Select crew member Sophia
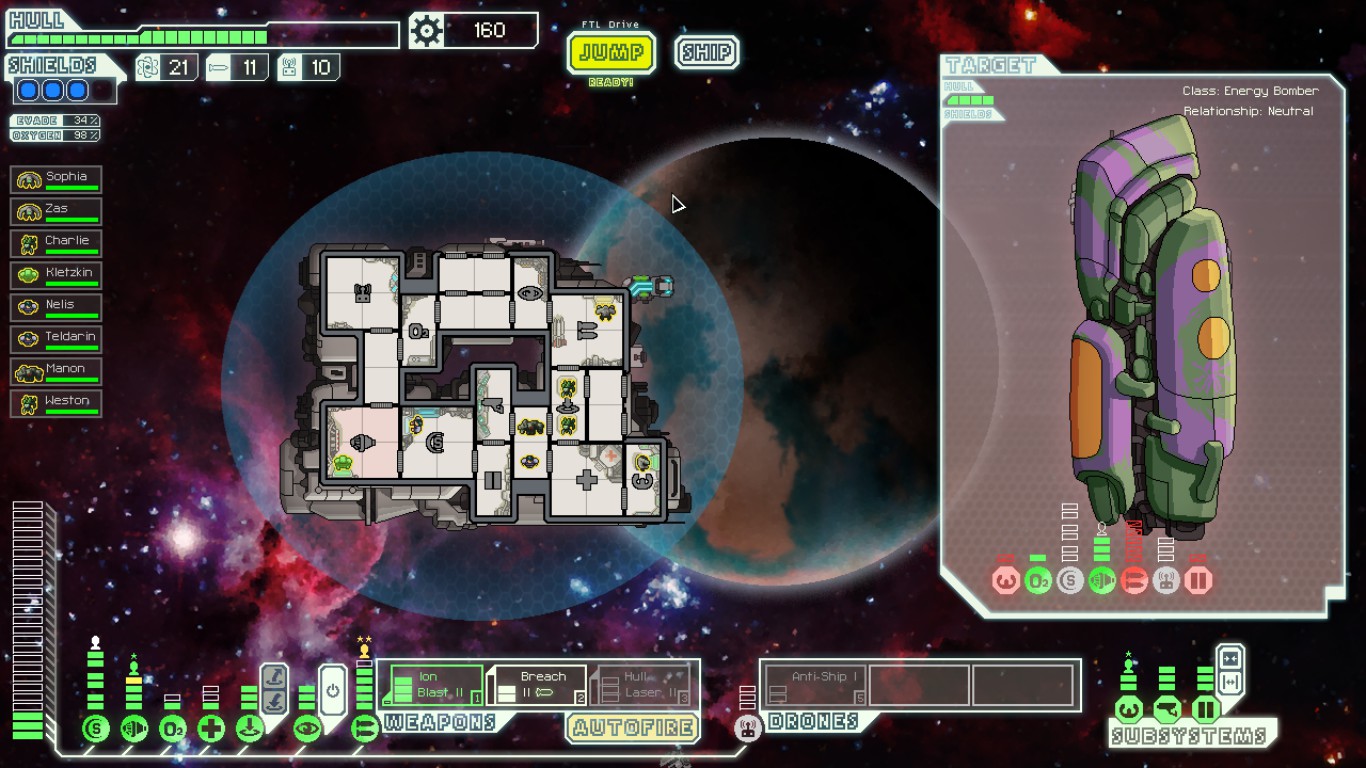 point(56,180)
